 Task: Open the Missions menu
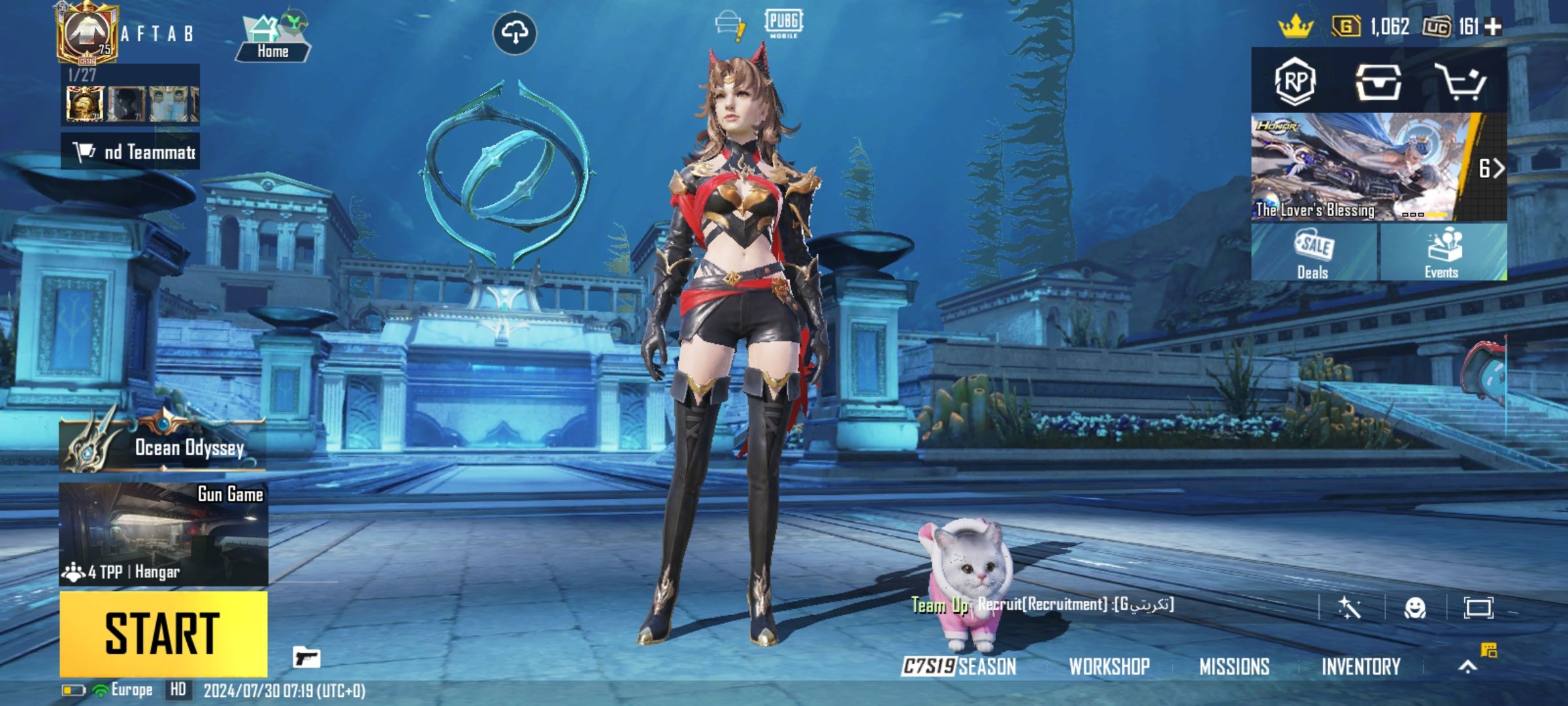pyautogui.click(x=1234, y=667)
